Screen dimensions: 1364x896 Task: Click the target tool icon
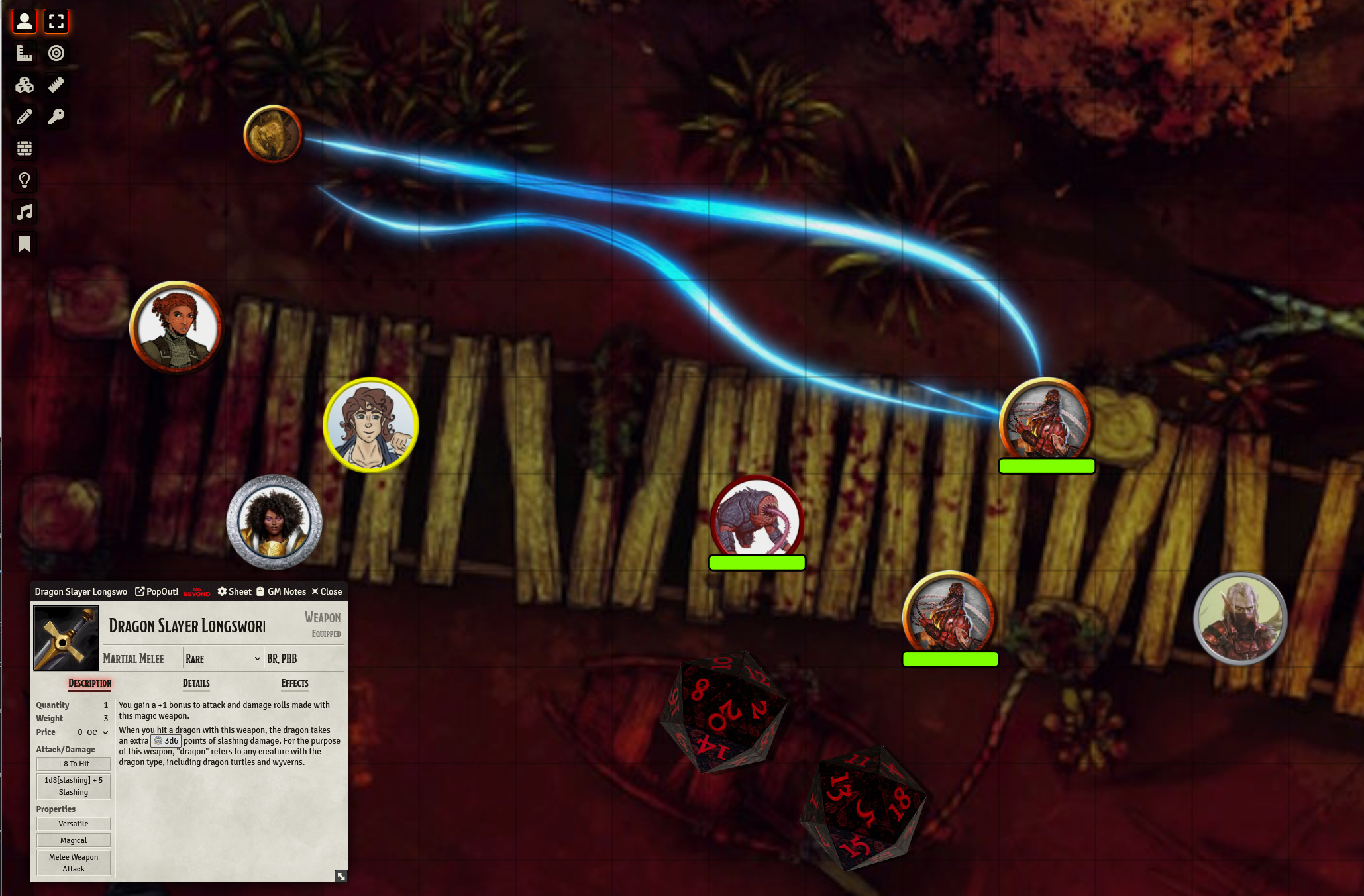pos(56,53)
